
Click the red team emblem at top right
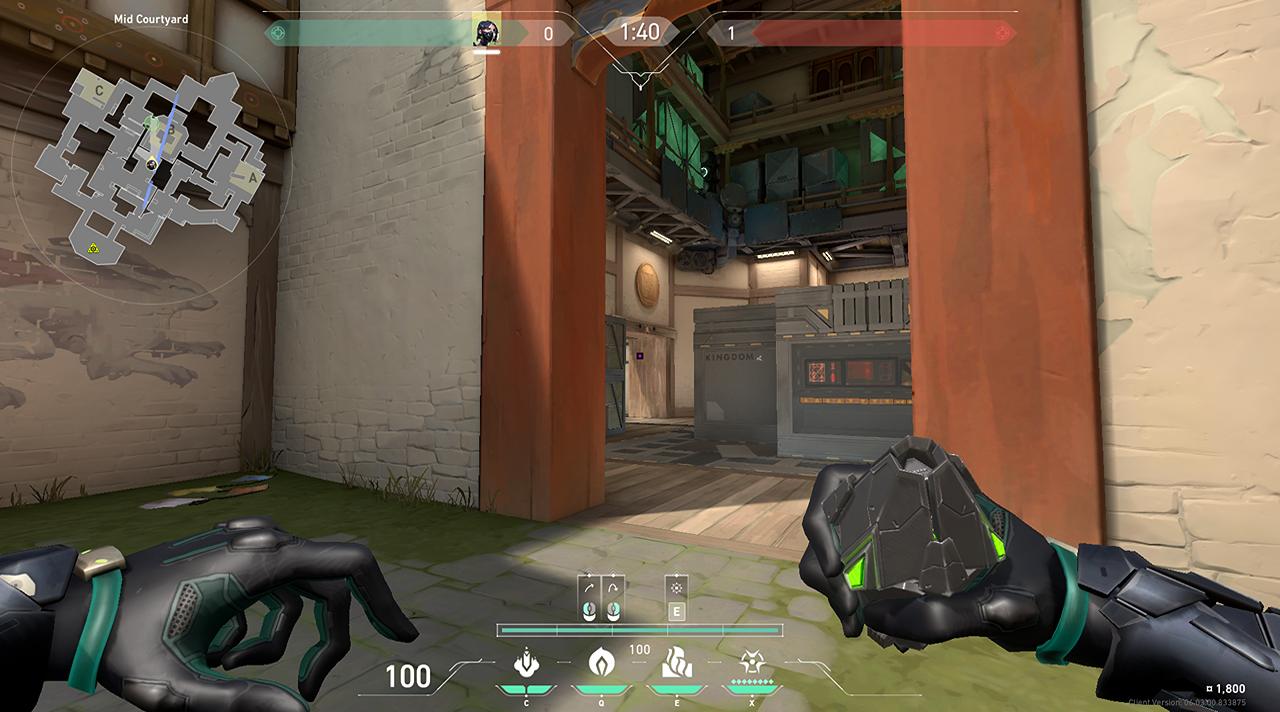1003,33
